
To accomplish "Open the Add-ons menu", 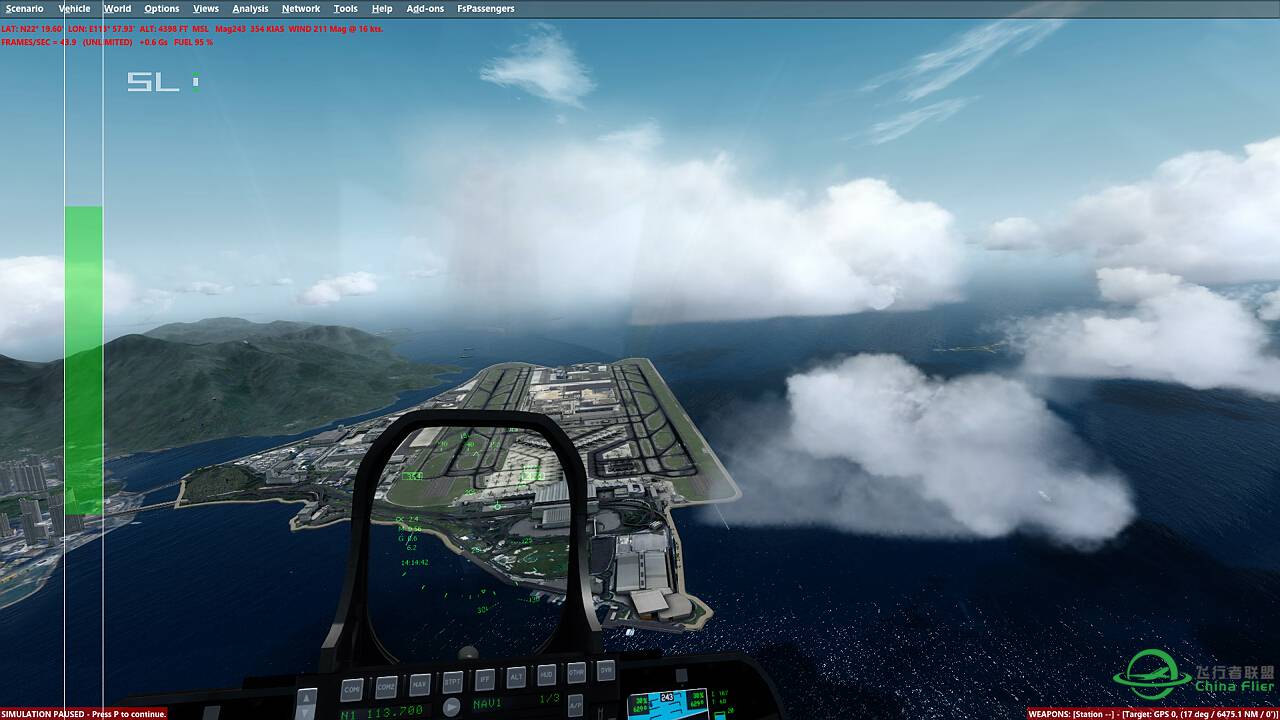I will (x=424, y=8).
